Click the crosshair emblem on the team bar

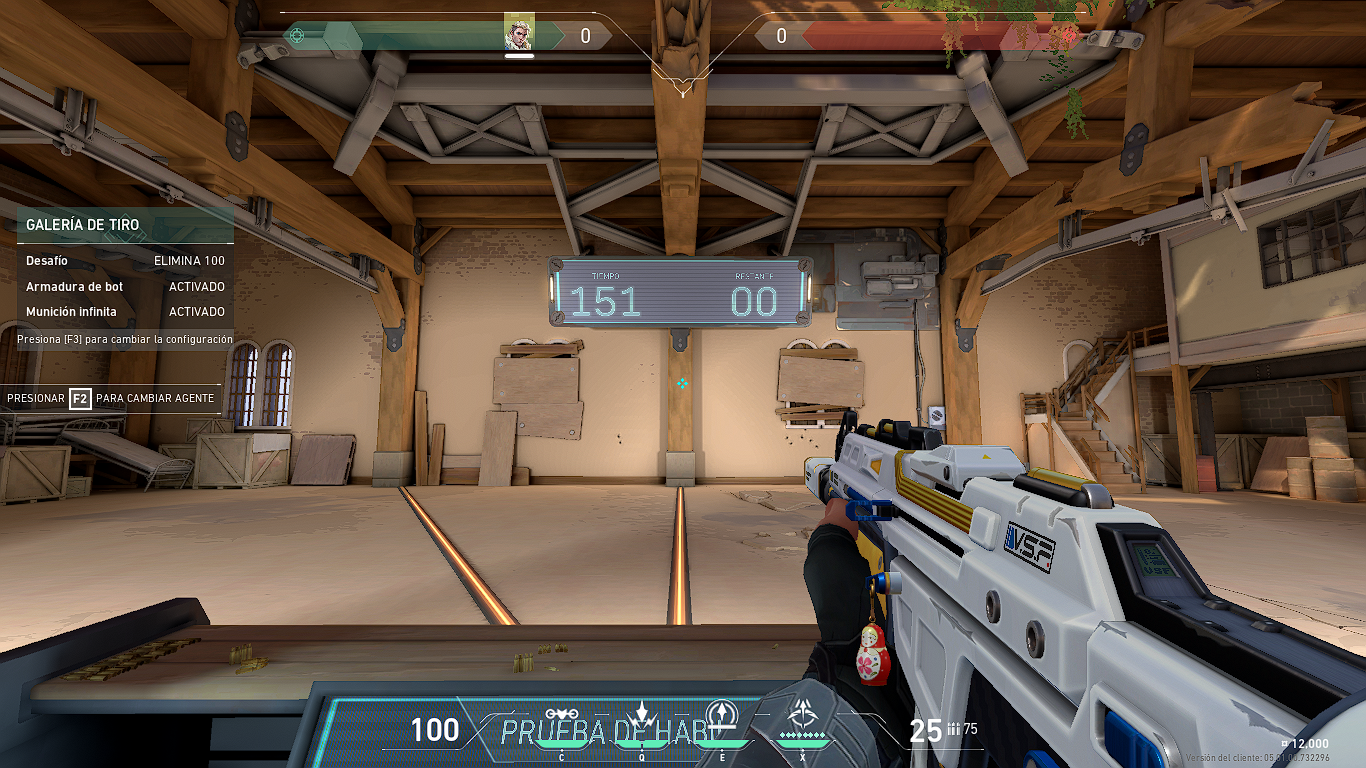[296, 36]
